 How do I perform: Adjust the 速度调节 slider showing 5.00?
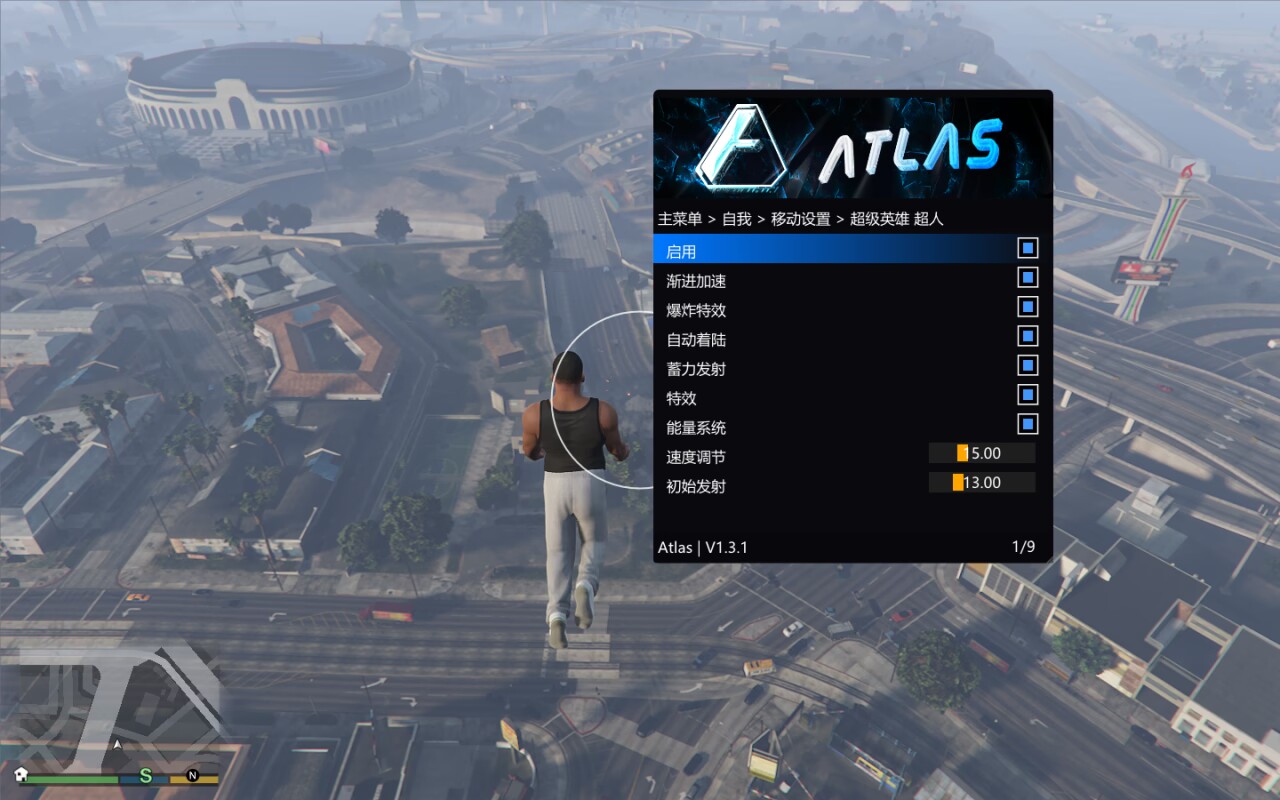[981, 454]
